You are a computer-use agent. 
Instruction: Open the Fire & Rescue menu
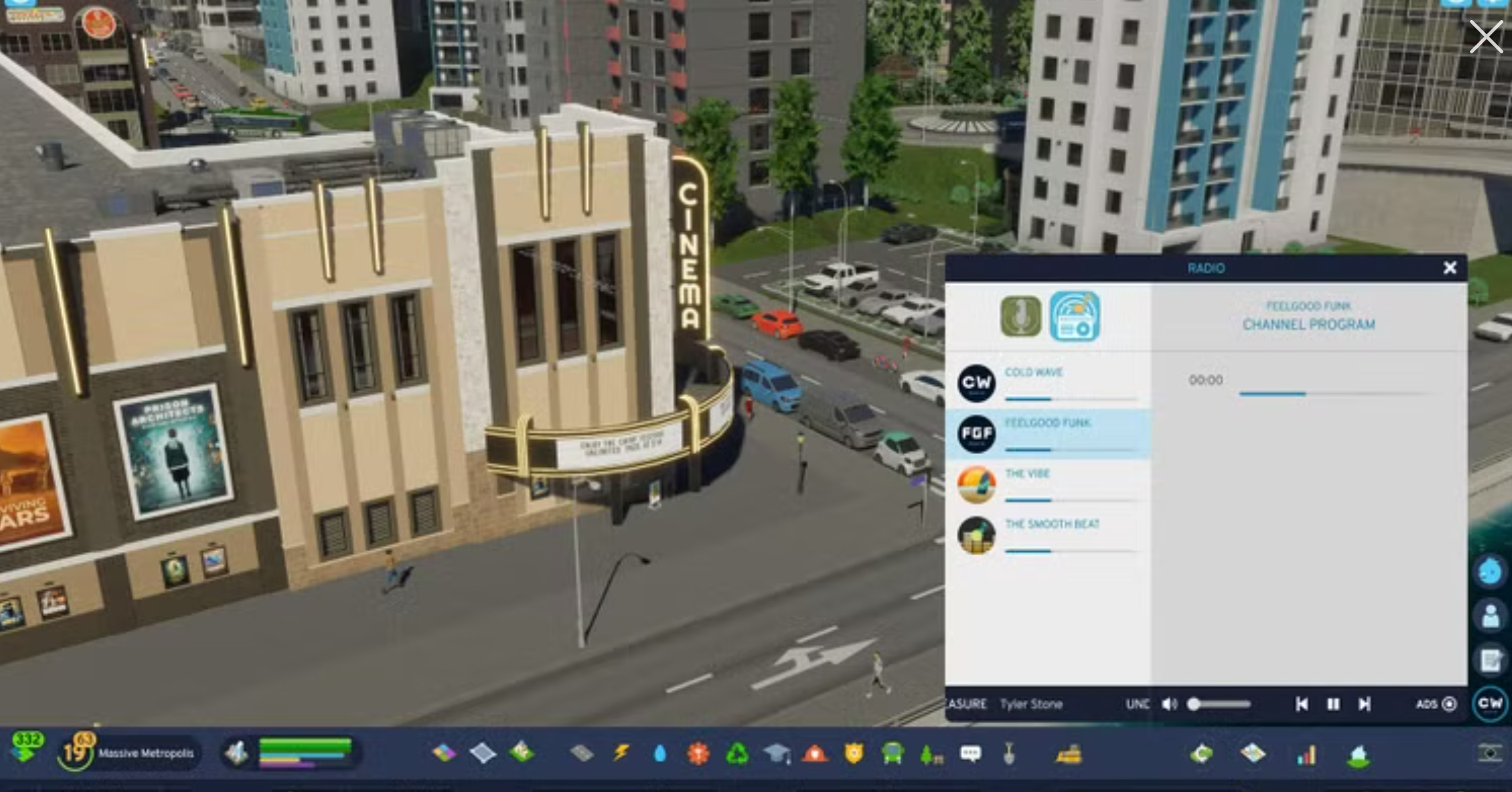[815, 753]
